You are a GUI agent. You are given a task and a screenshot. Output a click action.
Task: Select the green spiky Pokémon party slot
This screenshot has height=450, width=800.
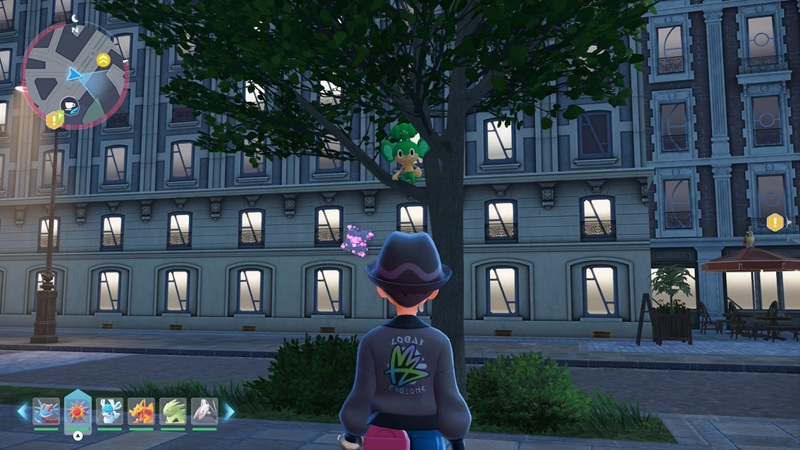(x=172, y=410)
